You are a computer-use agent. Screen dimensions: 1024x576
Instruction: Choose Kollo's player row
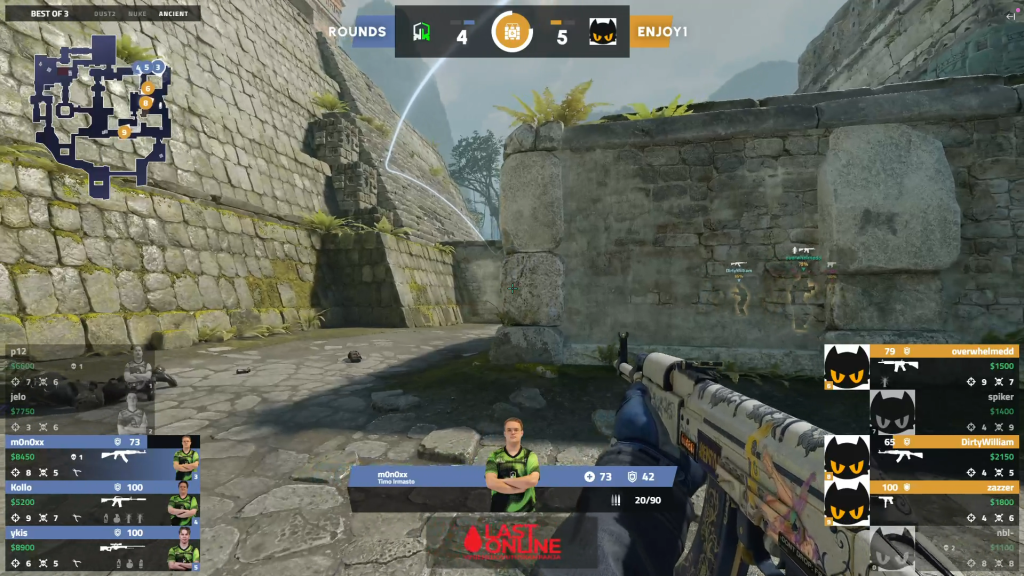100,503
